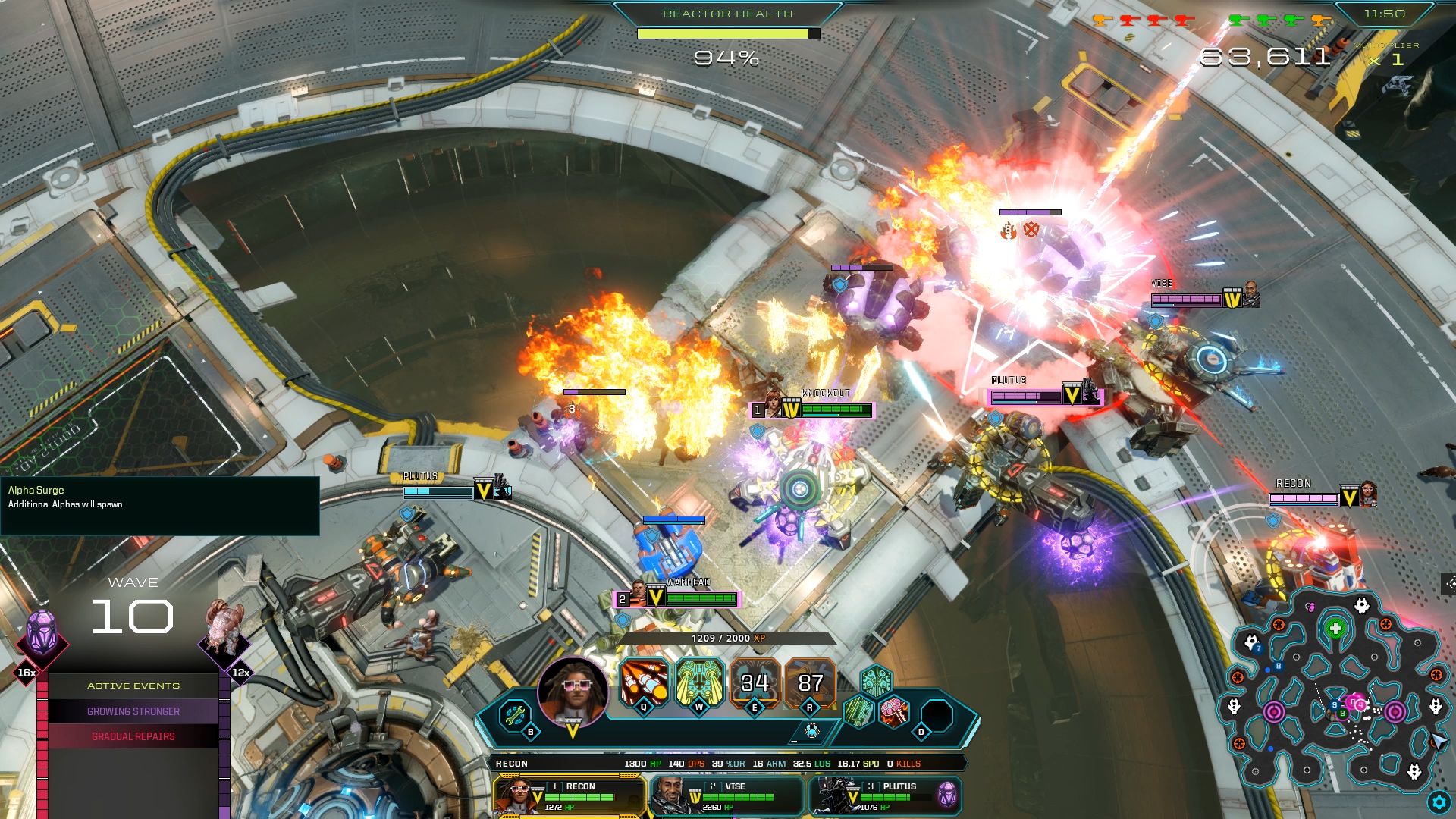Select the Gradual Repairs active event
This screenshot has height=819, width=1456.
133,736
